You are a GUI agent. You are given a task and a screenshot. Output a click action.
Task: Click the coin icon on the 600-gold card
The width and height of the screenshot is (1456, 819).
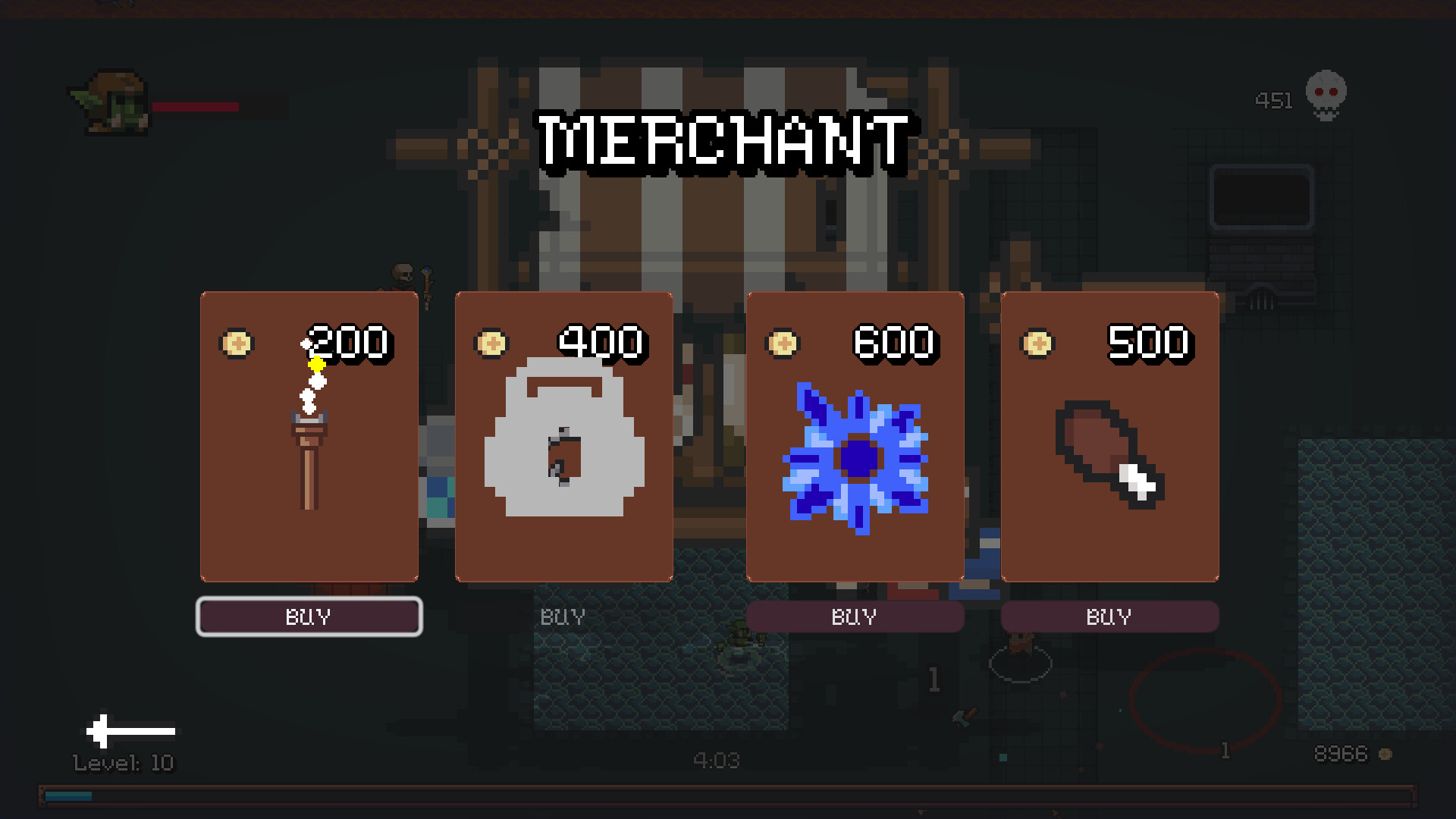(x=782, y=343)
